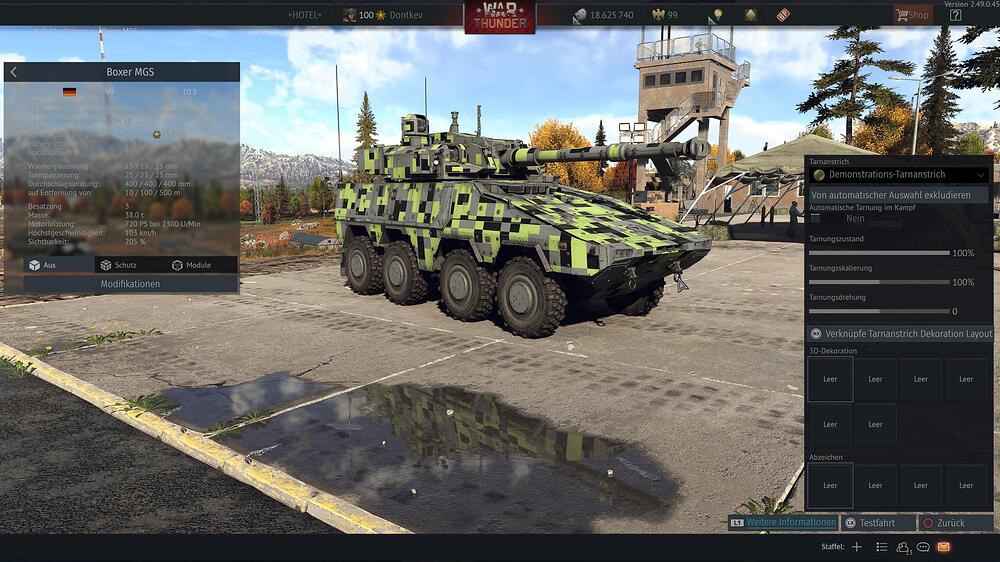Open the Modifikationen panel

[130, 284]
